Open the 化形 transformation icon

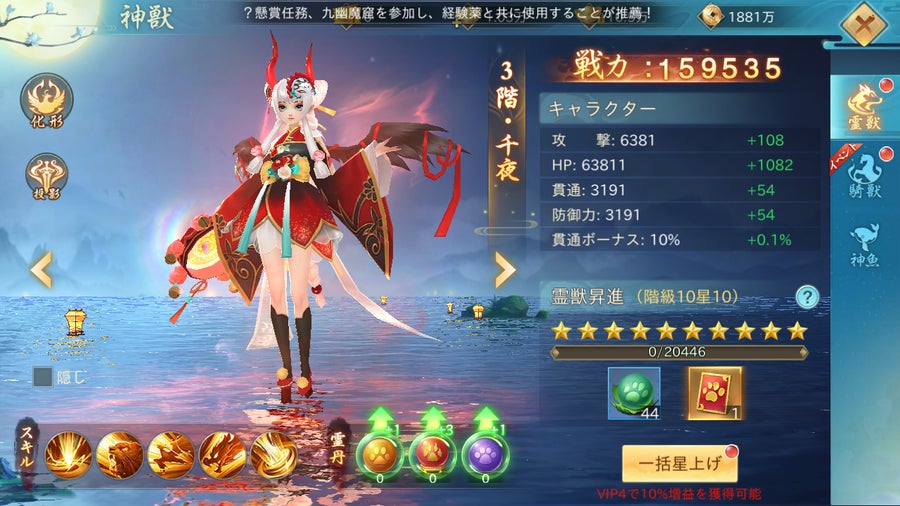[46, 101]
